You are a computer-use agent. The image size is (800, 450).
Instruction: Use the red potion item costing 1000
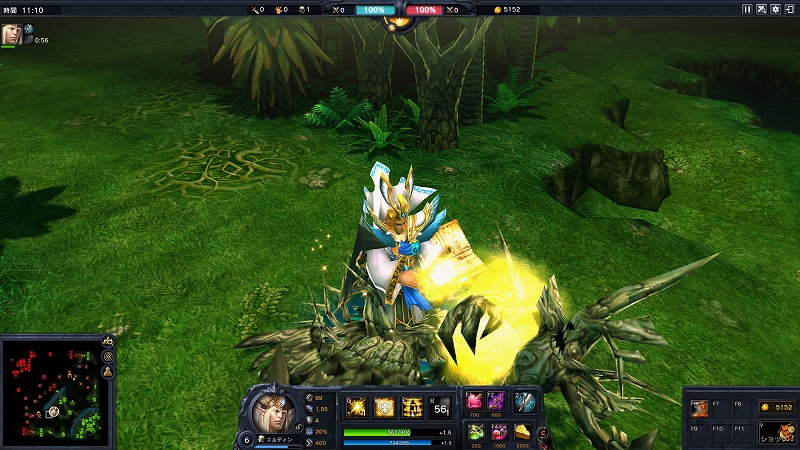click(x=498, y=432)
